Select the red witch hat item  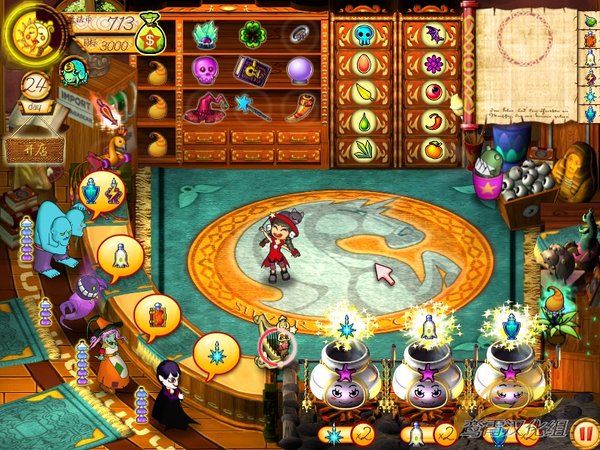click(205, 107)
